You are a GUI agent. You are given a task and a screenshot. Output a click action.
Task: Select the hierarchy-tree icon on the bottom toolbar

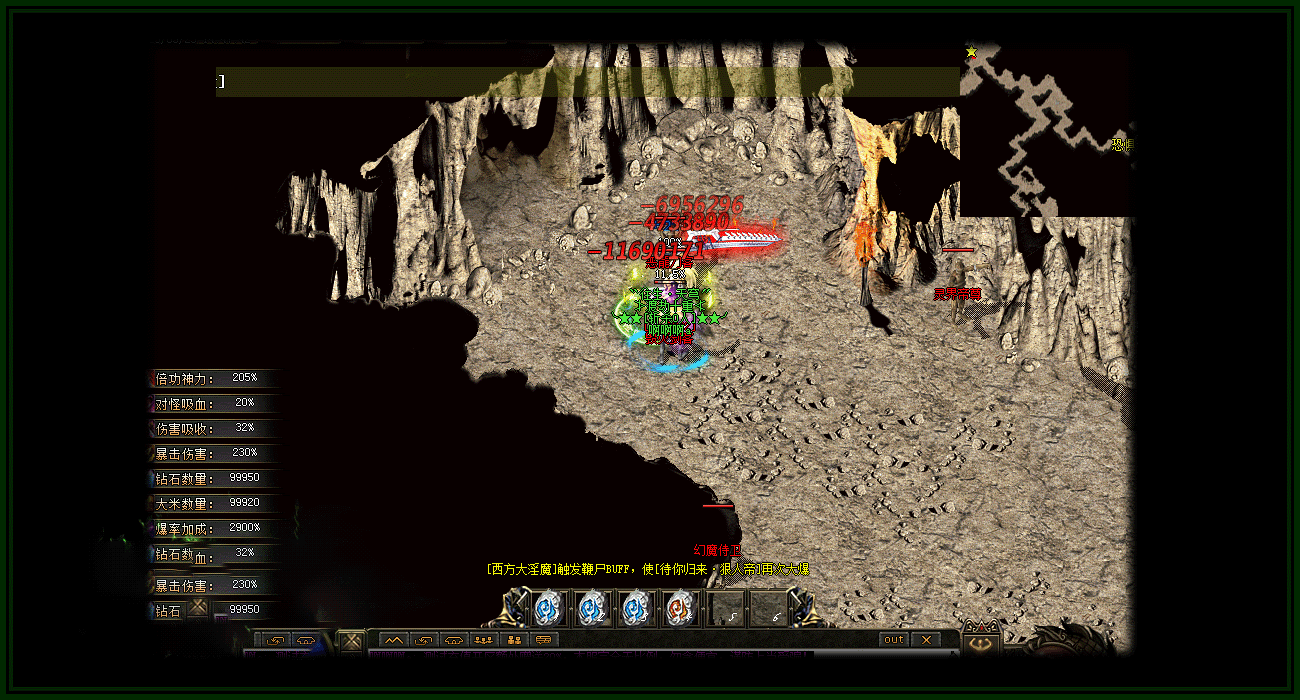point(514,640)
